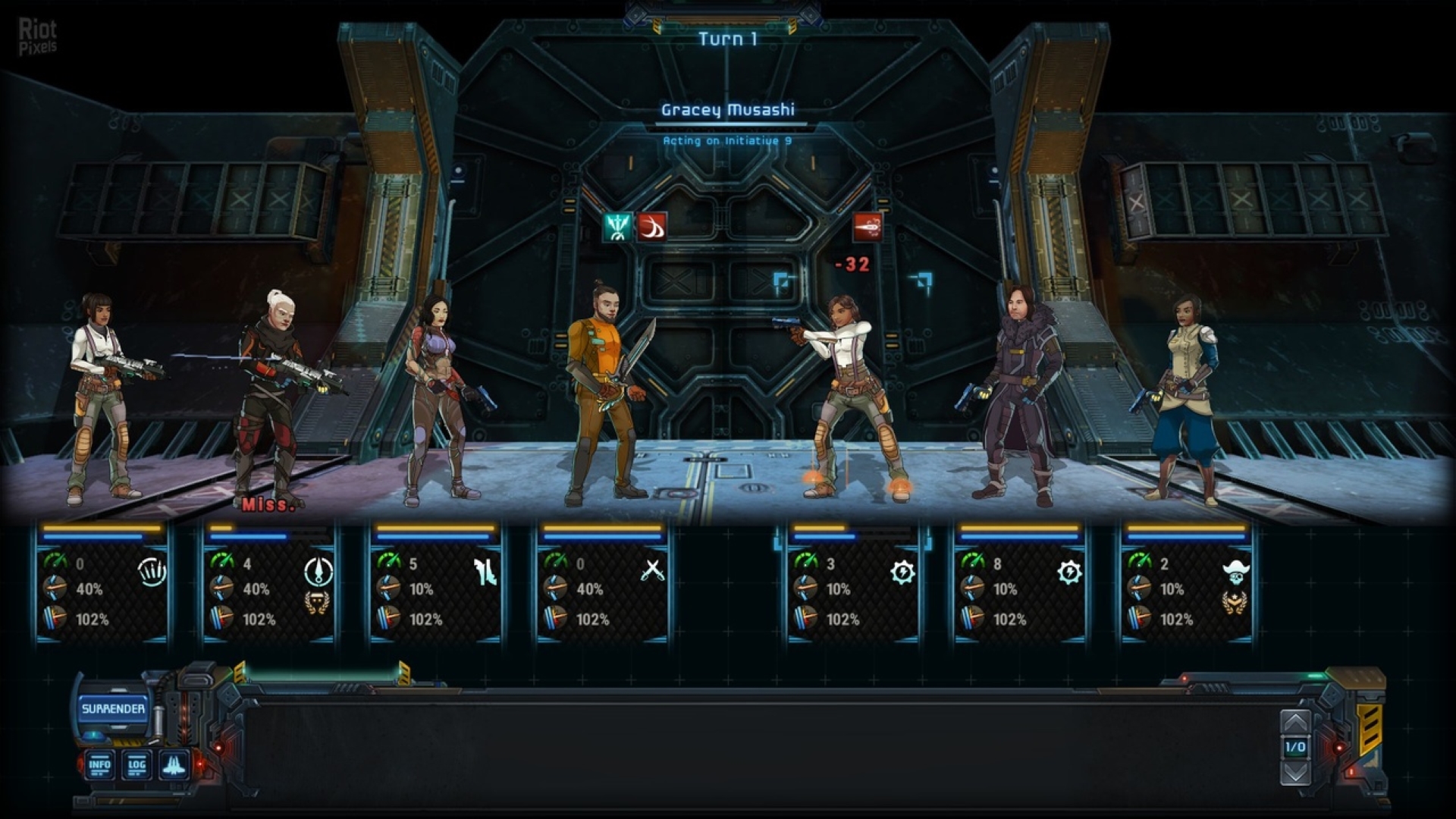Screen dimensions: 1456x819
Task: Page up the combat message log
Action: [1294, 722]
